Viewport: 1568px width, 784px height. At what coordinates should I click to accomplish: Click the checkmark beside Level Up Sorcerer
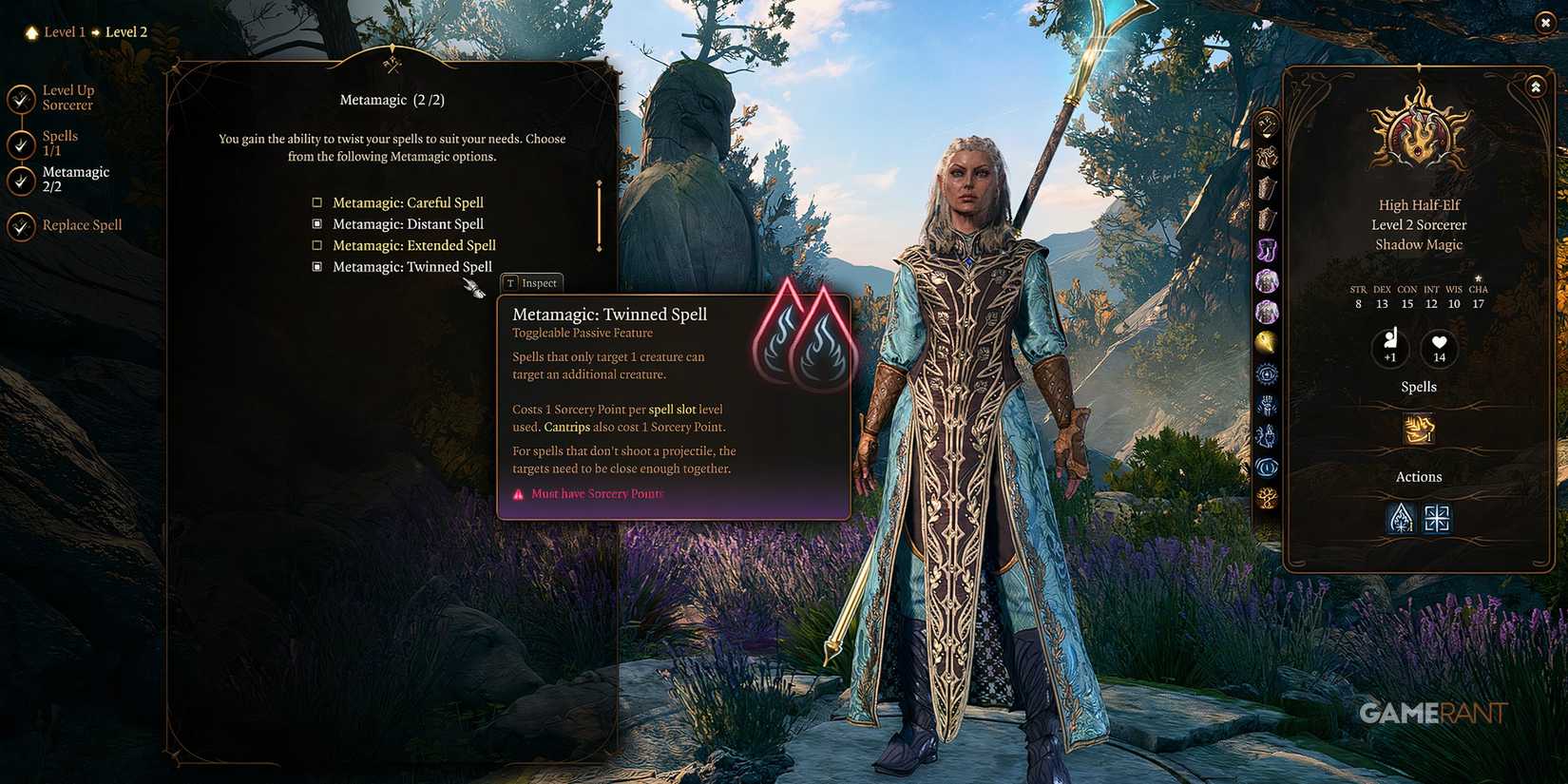click(20, 97)
